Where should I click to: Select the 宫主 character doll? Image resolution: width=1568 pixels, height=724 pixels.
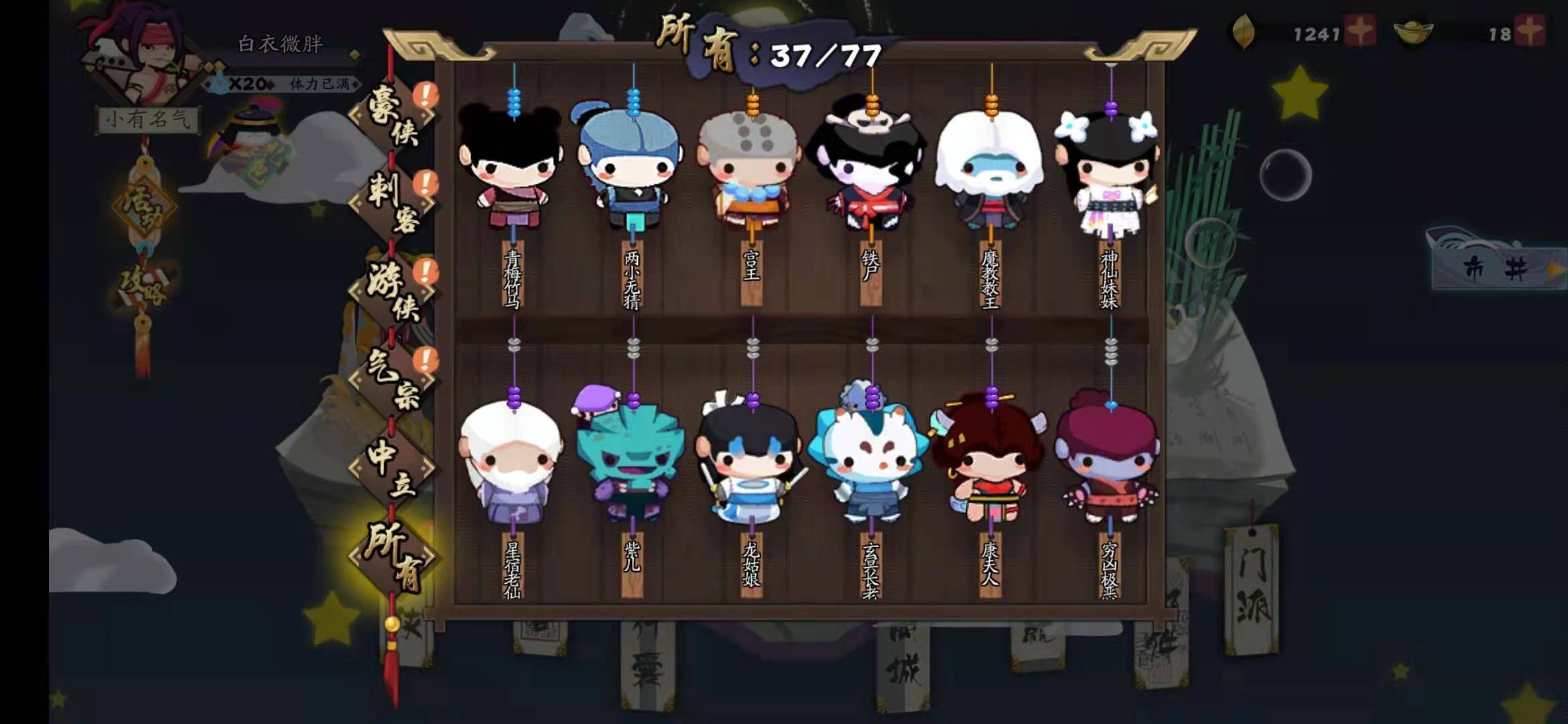[x=750, y=168]
